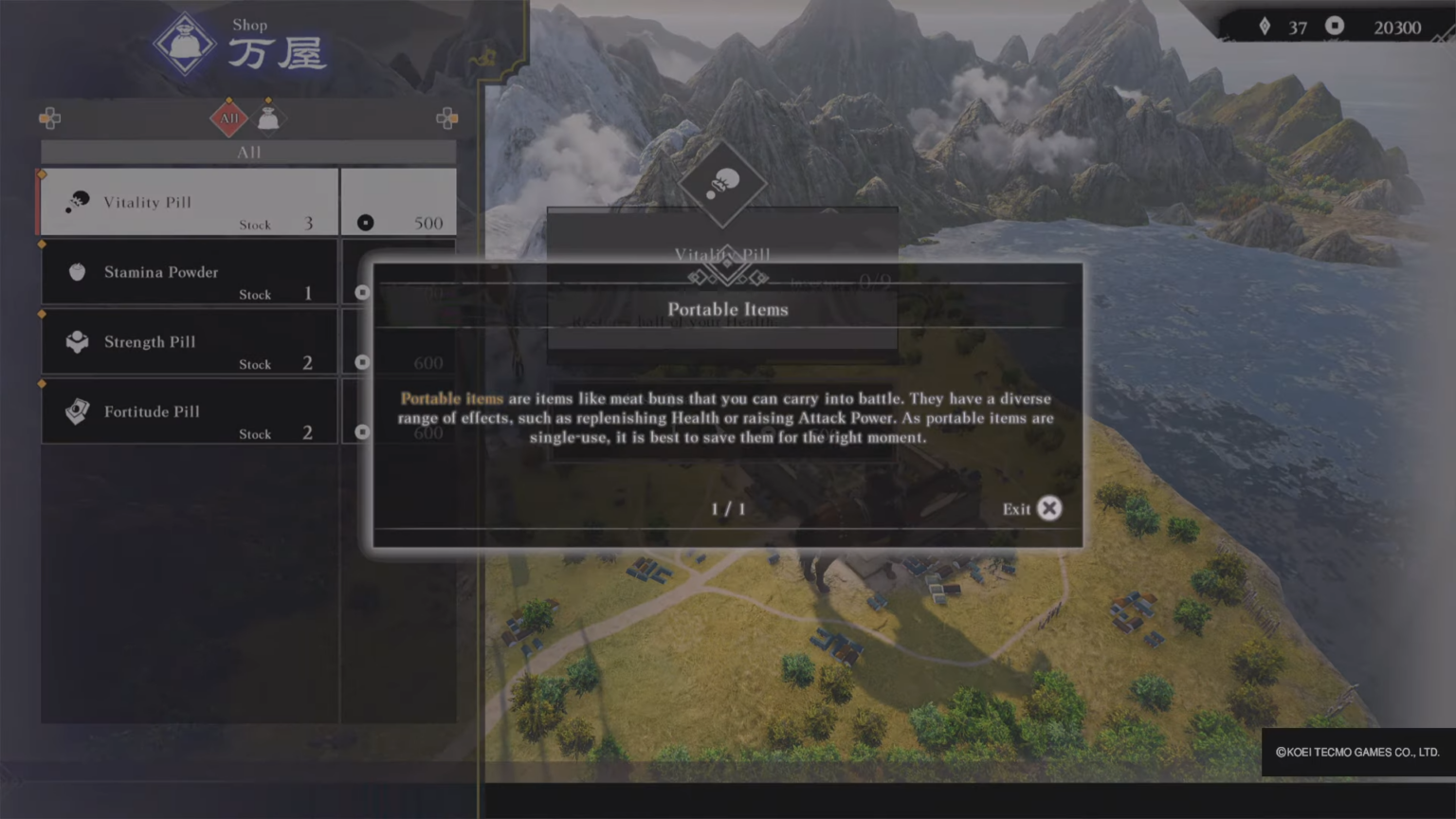This screenshot has height=819, width=1456.
Task: Click the 1 / 1 page indicator
Action: (x=727, y=509)
